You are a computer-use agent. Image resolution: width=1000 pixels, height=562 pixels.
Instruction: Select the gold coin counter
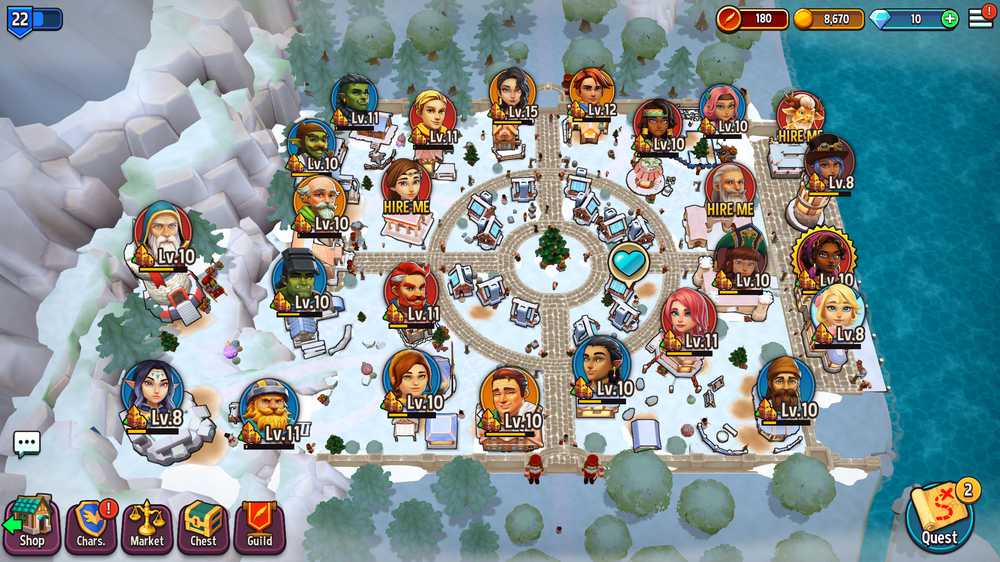point(829,19)
